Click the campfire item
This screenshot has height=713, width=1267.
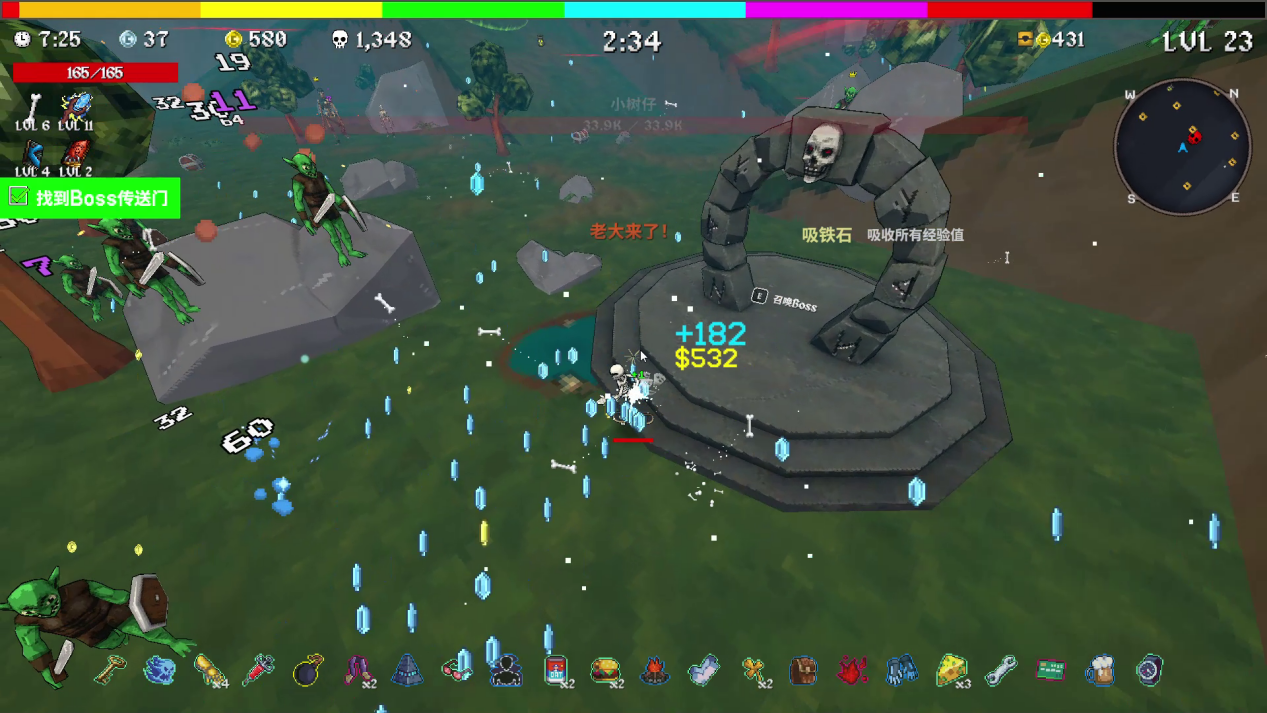click(655, 670)
